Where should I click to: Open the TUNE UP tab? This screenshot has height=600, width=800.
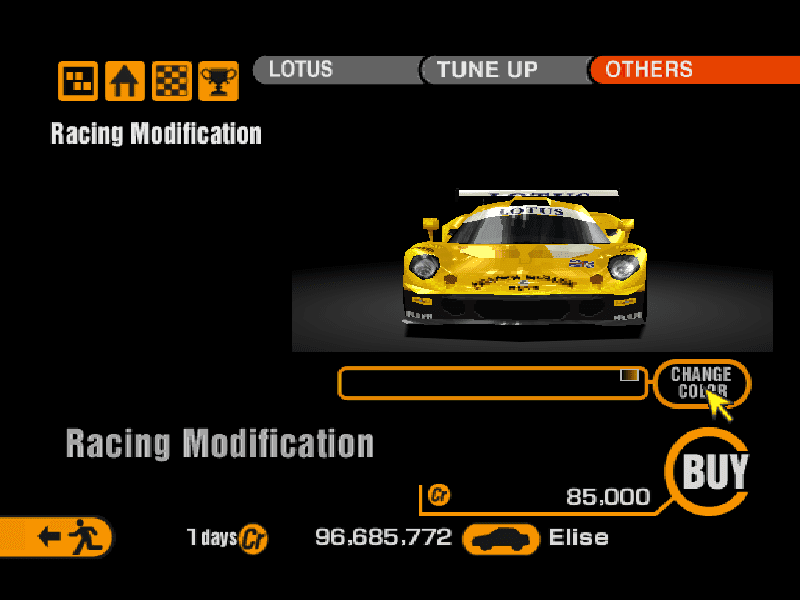[x=502, y=70]
